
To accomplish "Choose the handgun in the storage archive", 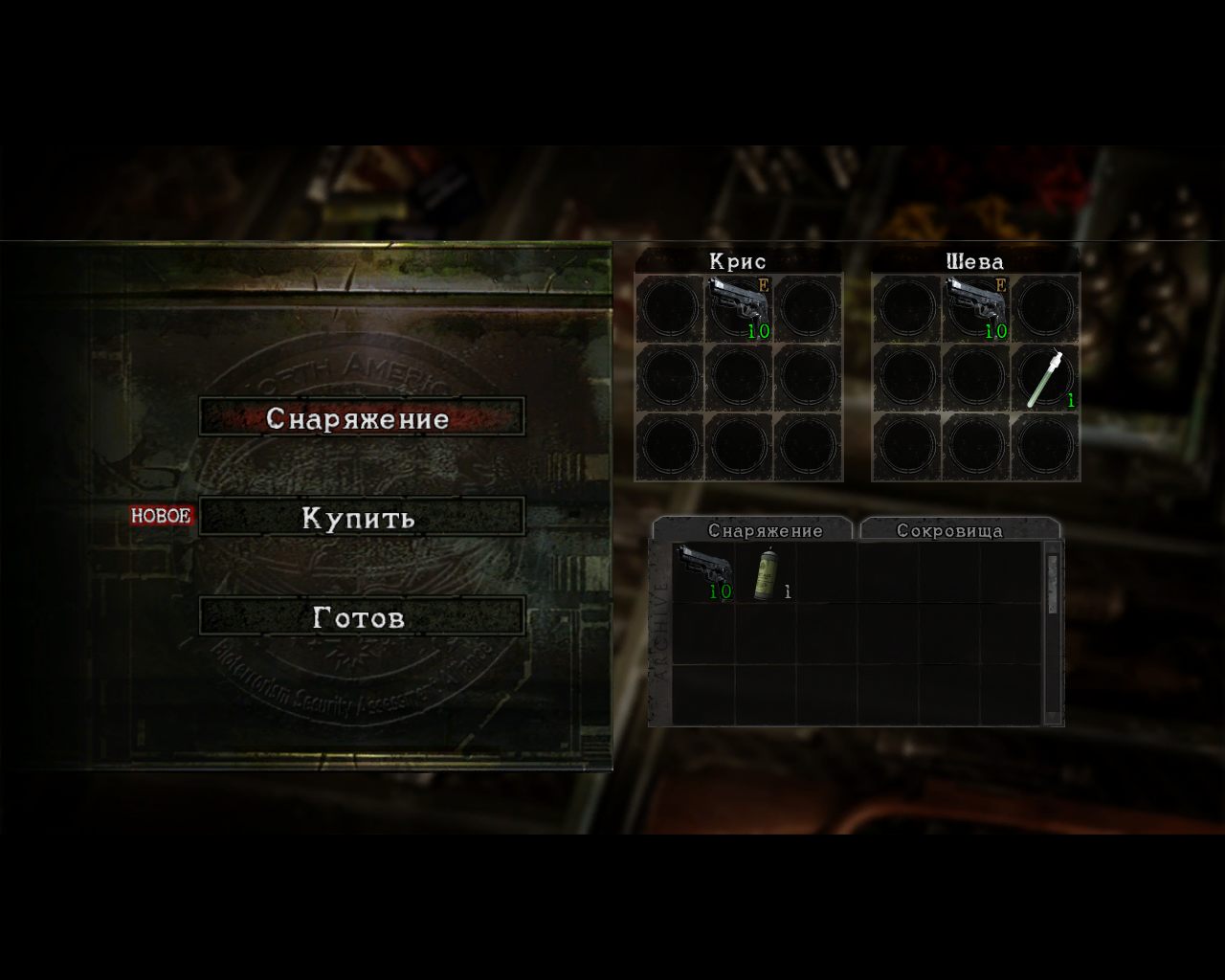I will tap(703, 572).
